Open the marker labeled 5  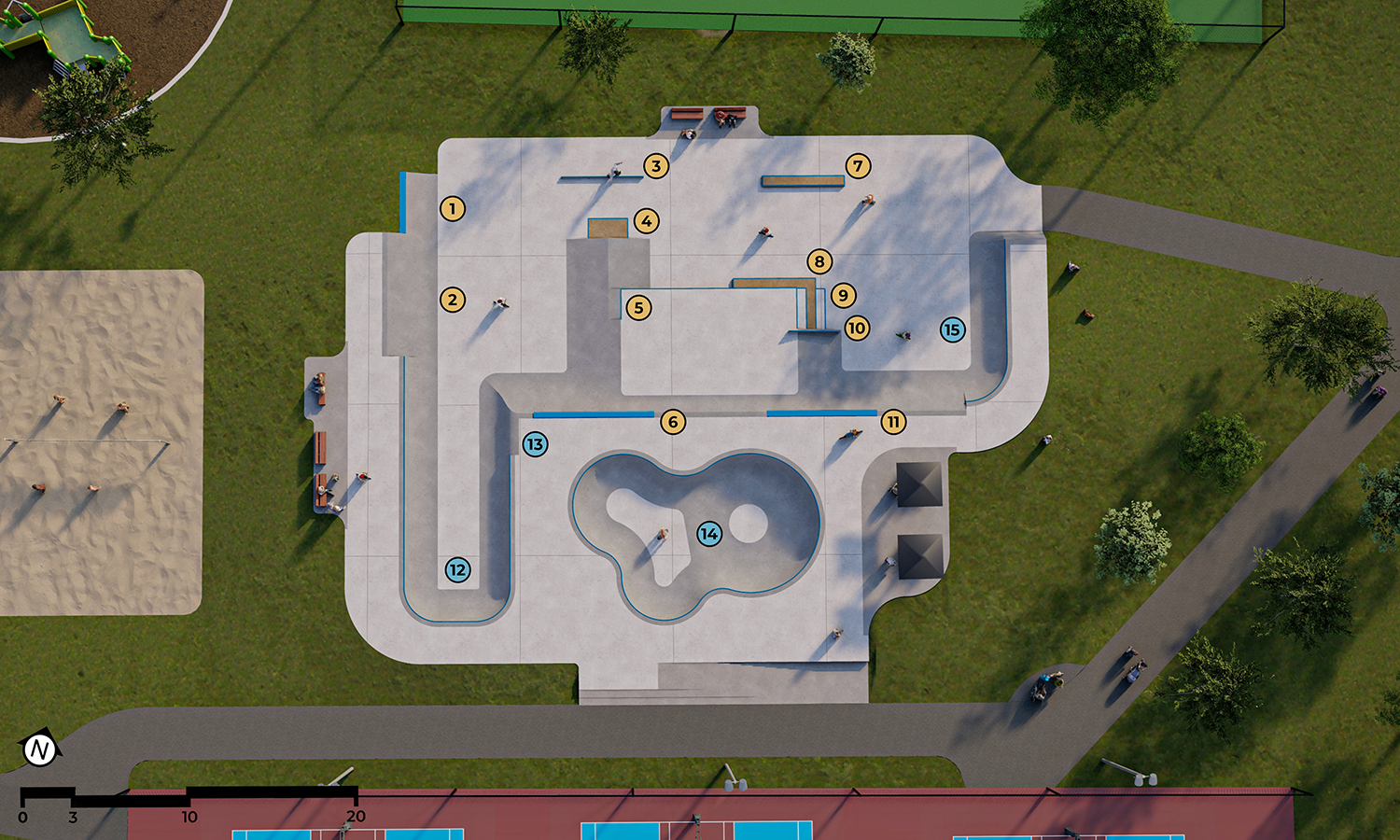click(x=638, y=308)
